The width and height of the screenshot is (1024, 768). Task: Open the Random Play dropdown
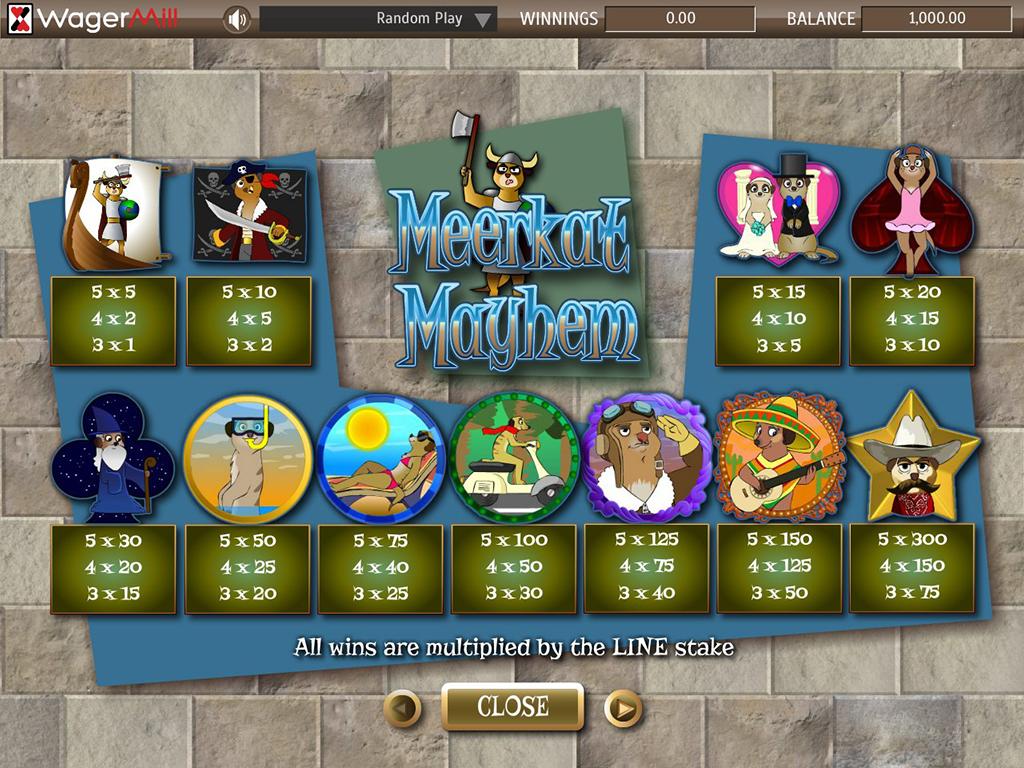coord(484,19)
